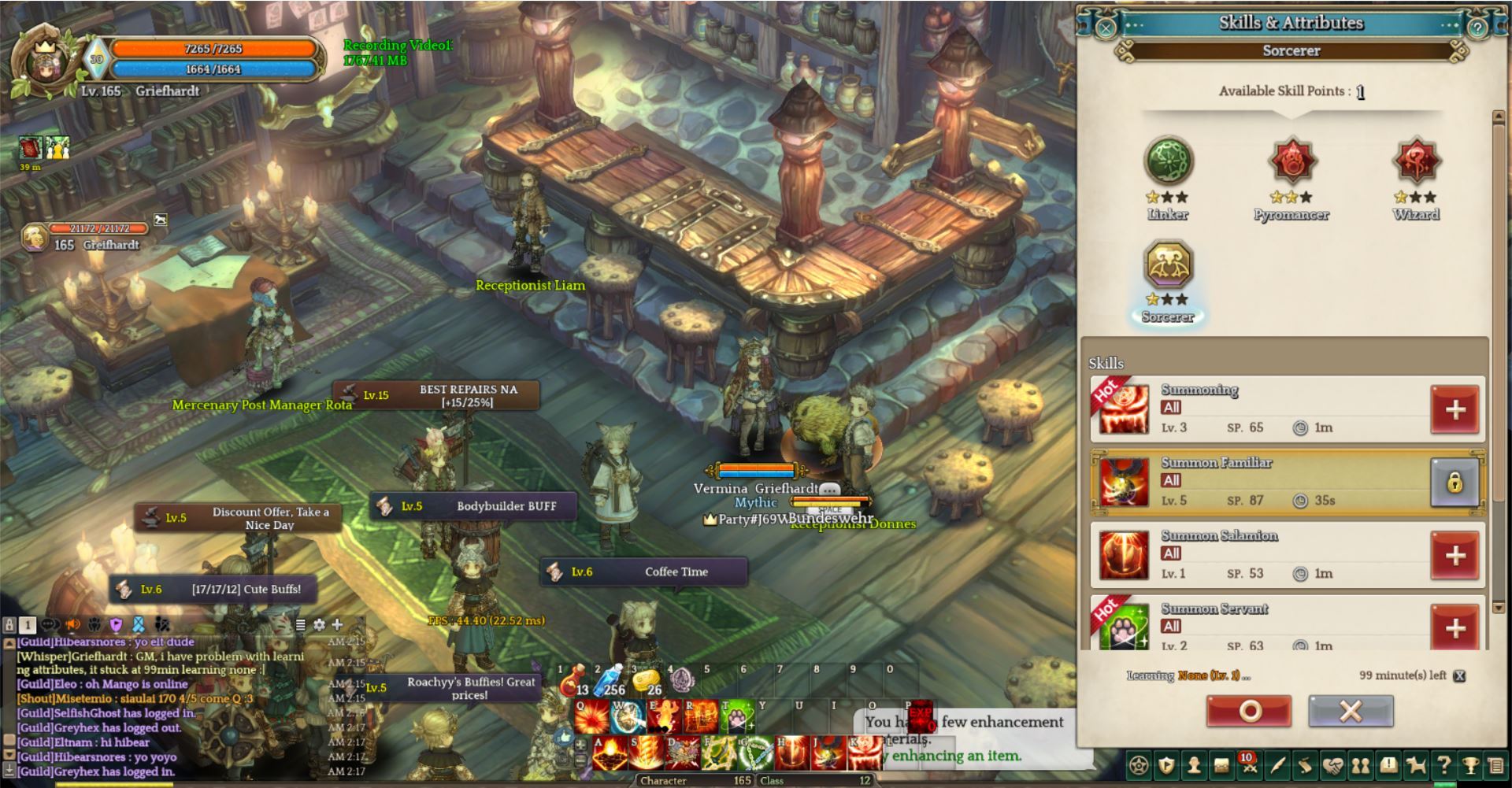Image resolution: width=1512 pixels, height=788 pixels.
Task: Add a new chat tab
Action: tap(337, 625)
